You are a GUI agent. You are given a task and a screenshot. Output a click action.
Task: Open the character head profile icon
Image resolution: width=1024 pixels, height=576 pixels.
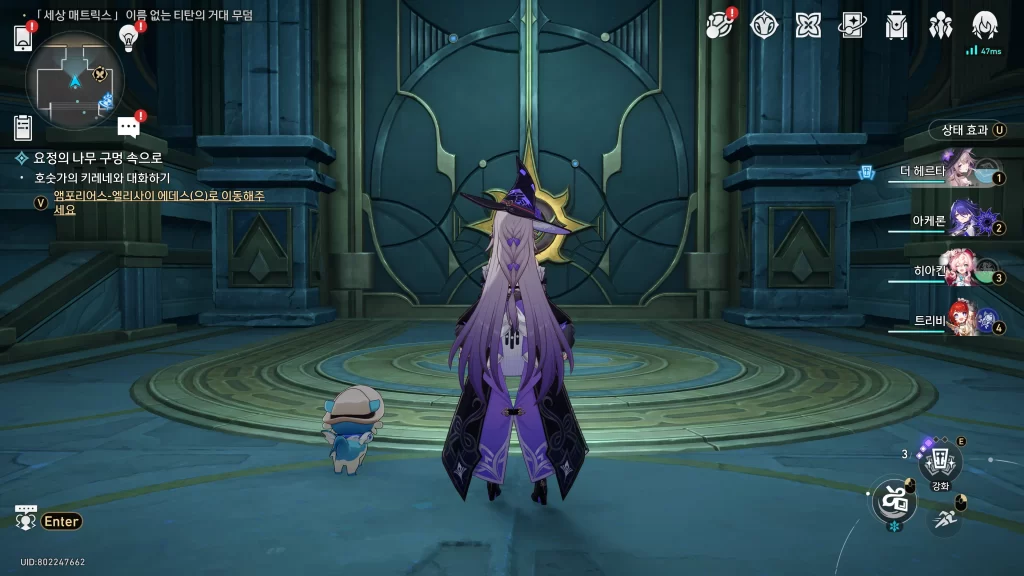point(984,25)
